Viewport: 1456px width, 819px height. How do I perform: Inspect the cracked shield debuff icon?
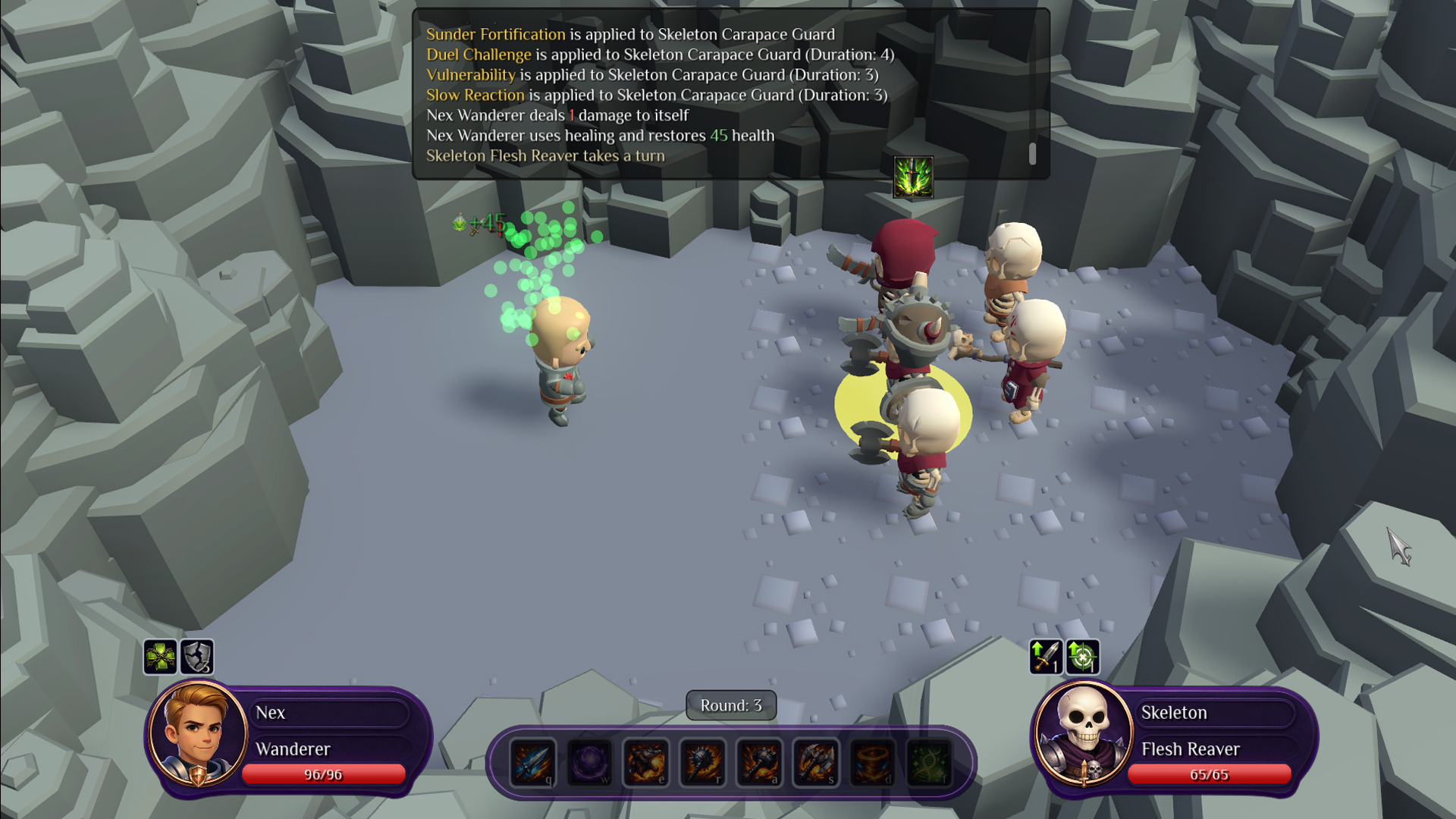(x=197, y=657)
